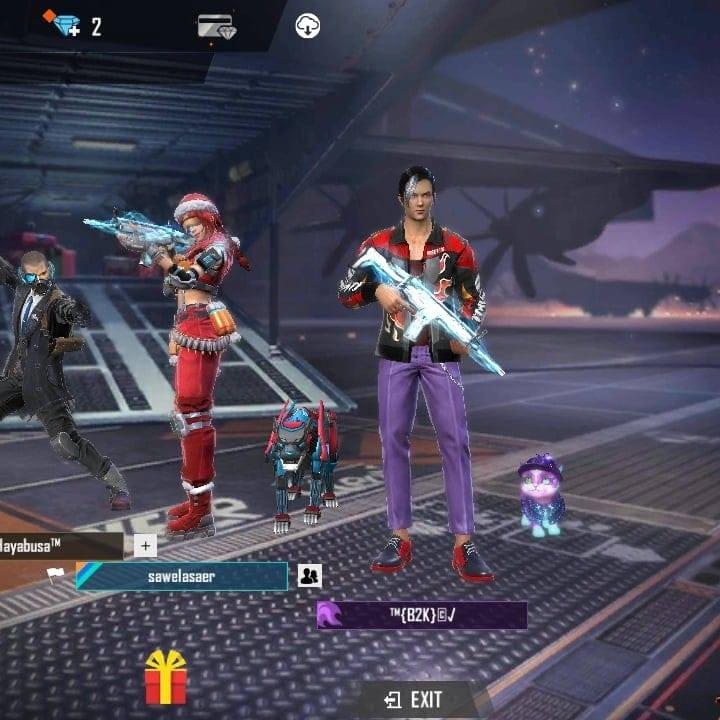Tap the cloud download icon
The width and height of the screenshot is (720, 720).
pyautogui.click(x=308, y=26)
